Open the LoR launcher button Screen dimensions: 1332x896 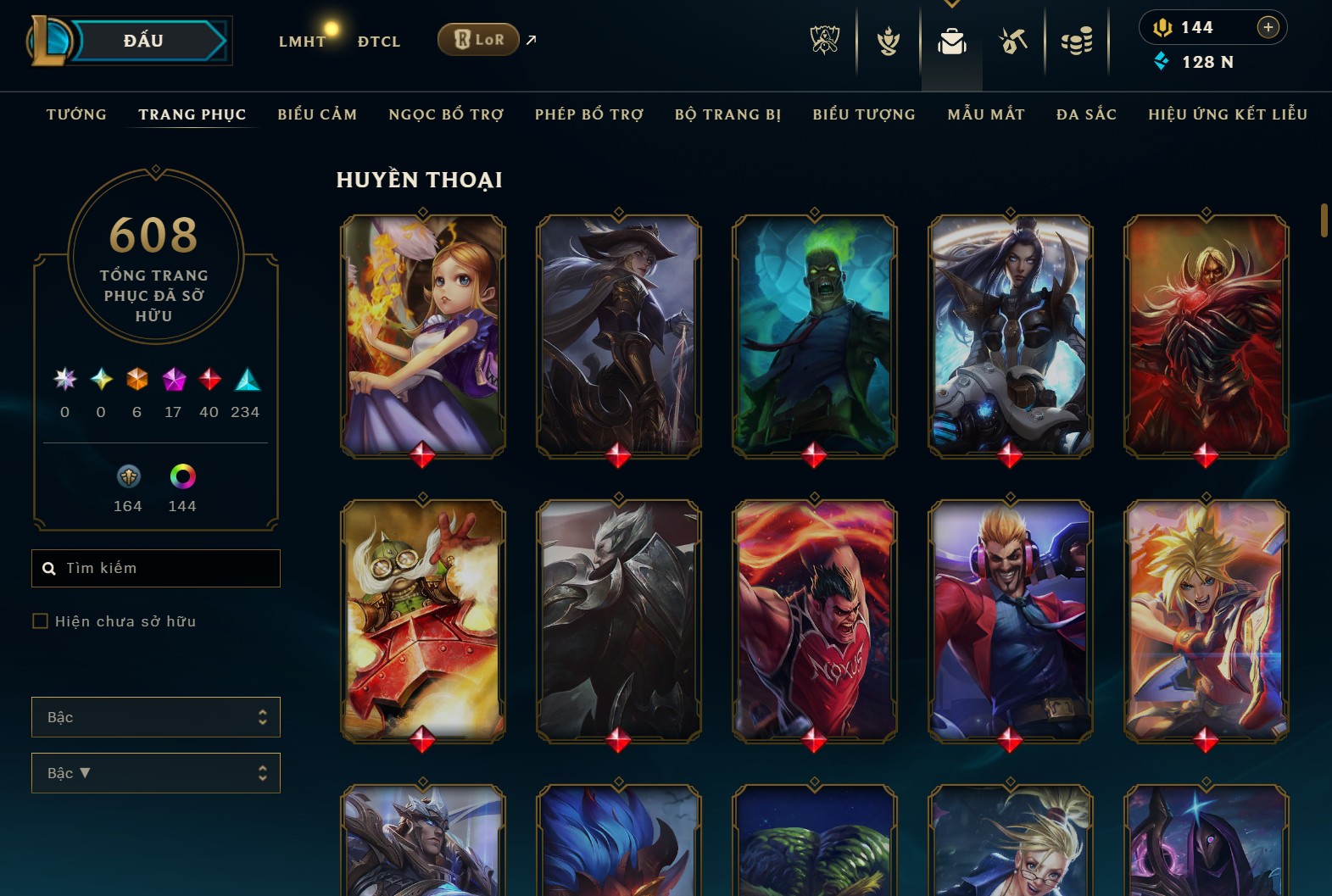pyautogui.click(x=478, y=39)
